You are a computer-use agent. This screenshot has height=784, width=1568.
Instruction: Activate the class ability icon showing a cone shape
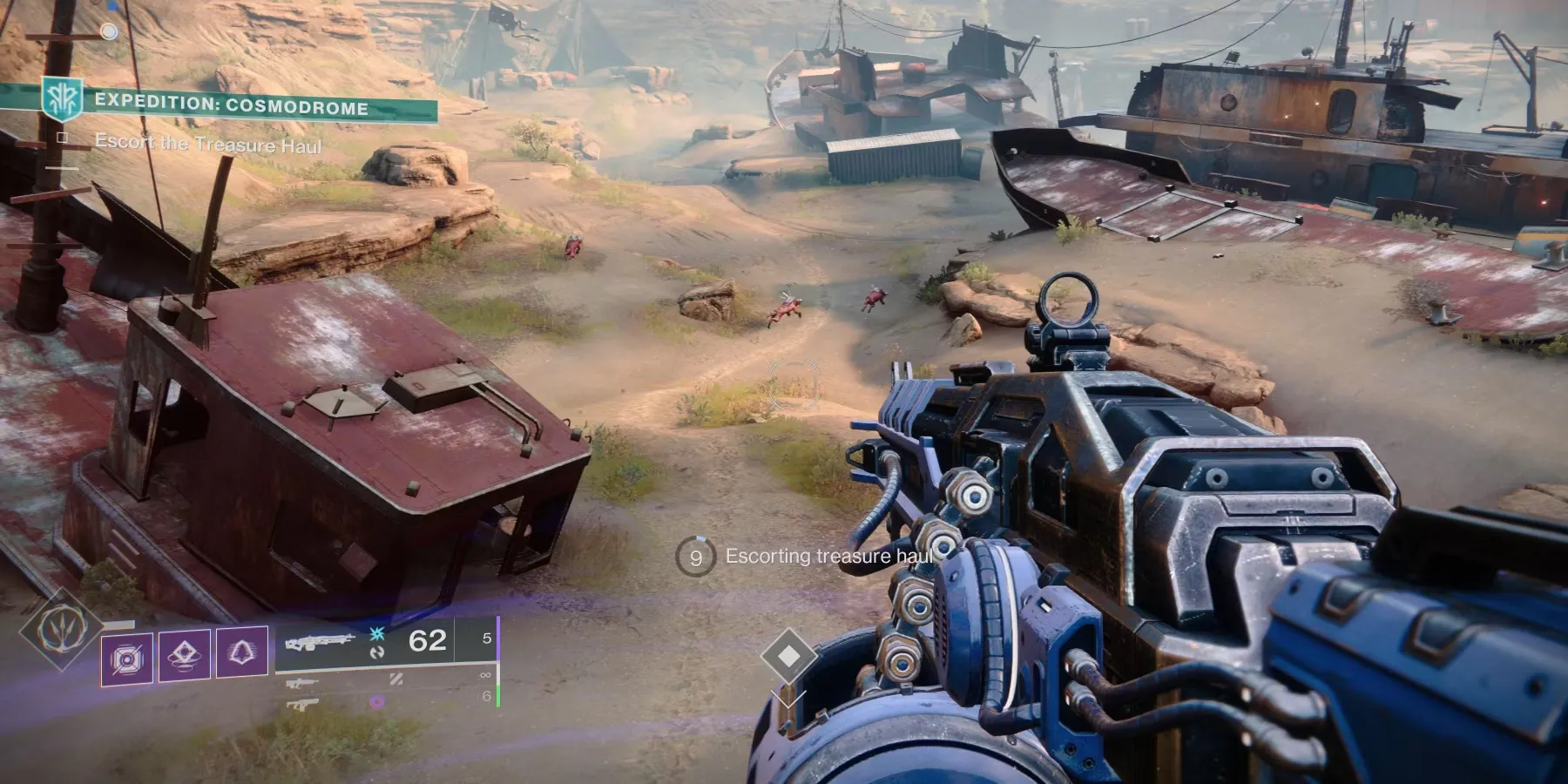[x=241, y=652]
